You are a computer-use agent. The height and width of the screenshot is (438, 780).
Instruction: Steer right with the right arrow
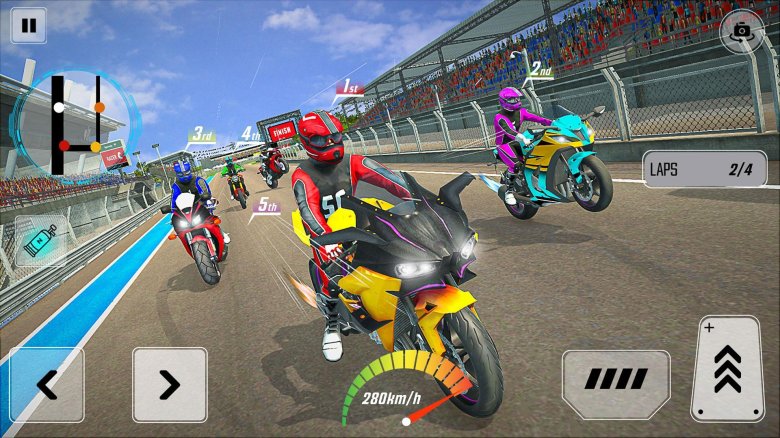click(169, 384)
